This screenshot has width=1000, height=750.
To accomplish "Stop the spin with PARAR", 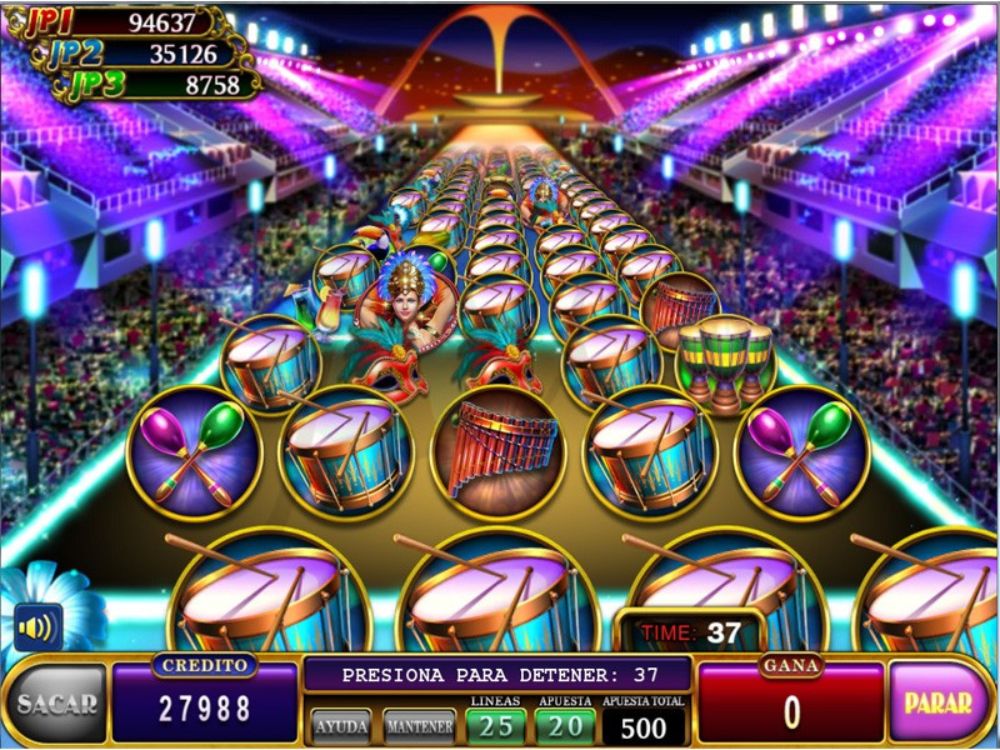I will pos(938,702).
